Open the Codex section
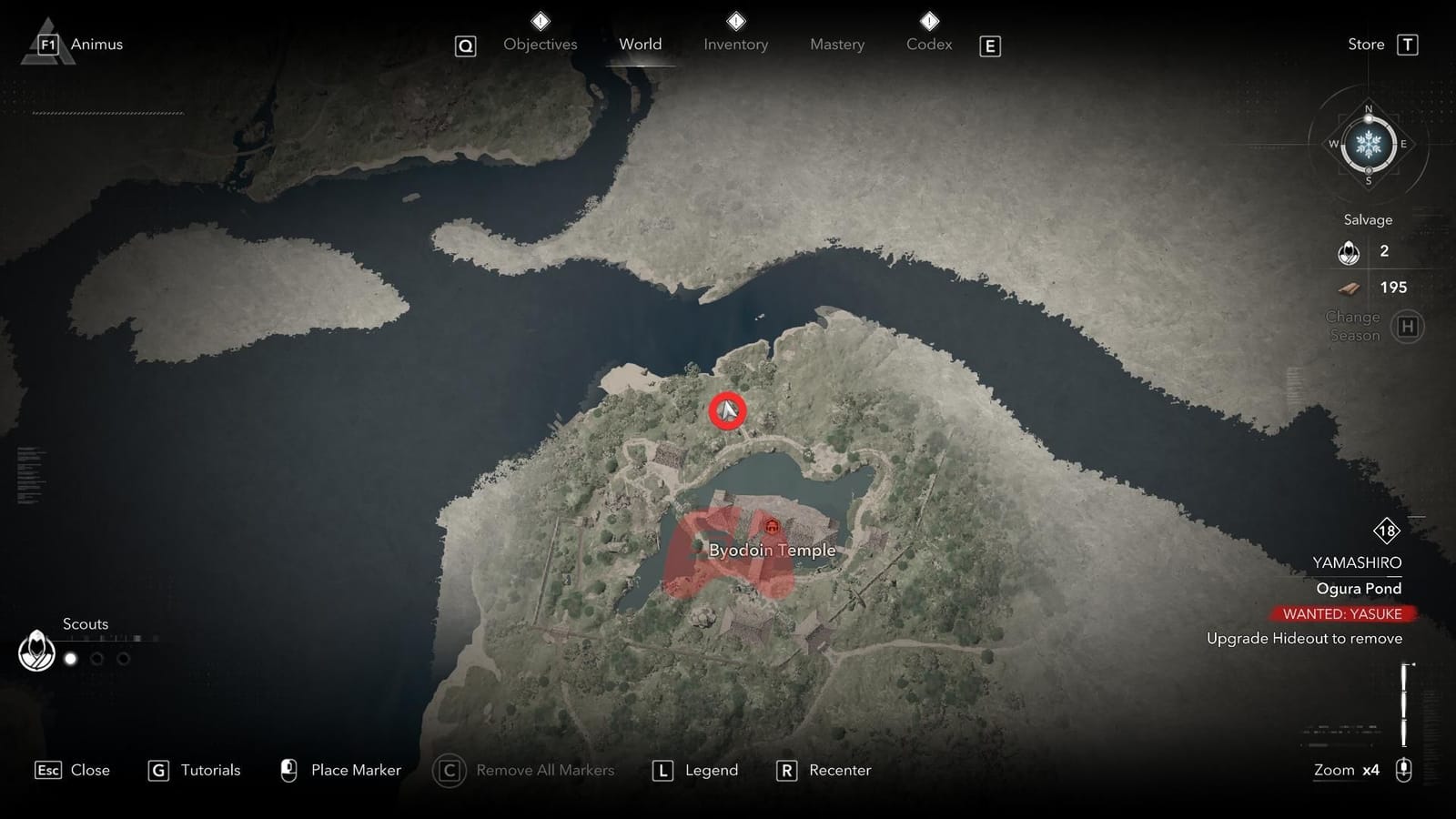The height and width of the screenshot is (819, 1456). (x=927, y=44)
